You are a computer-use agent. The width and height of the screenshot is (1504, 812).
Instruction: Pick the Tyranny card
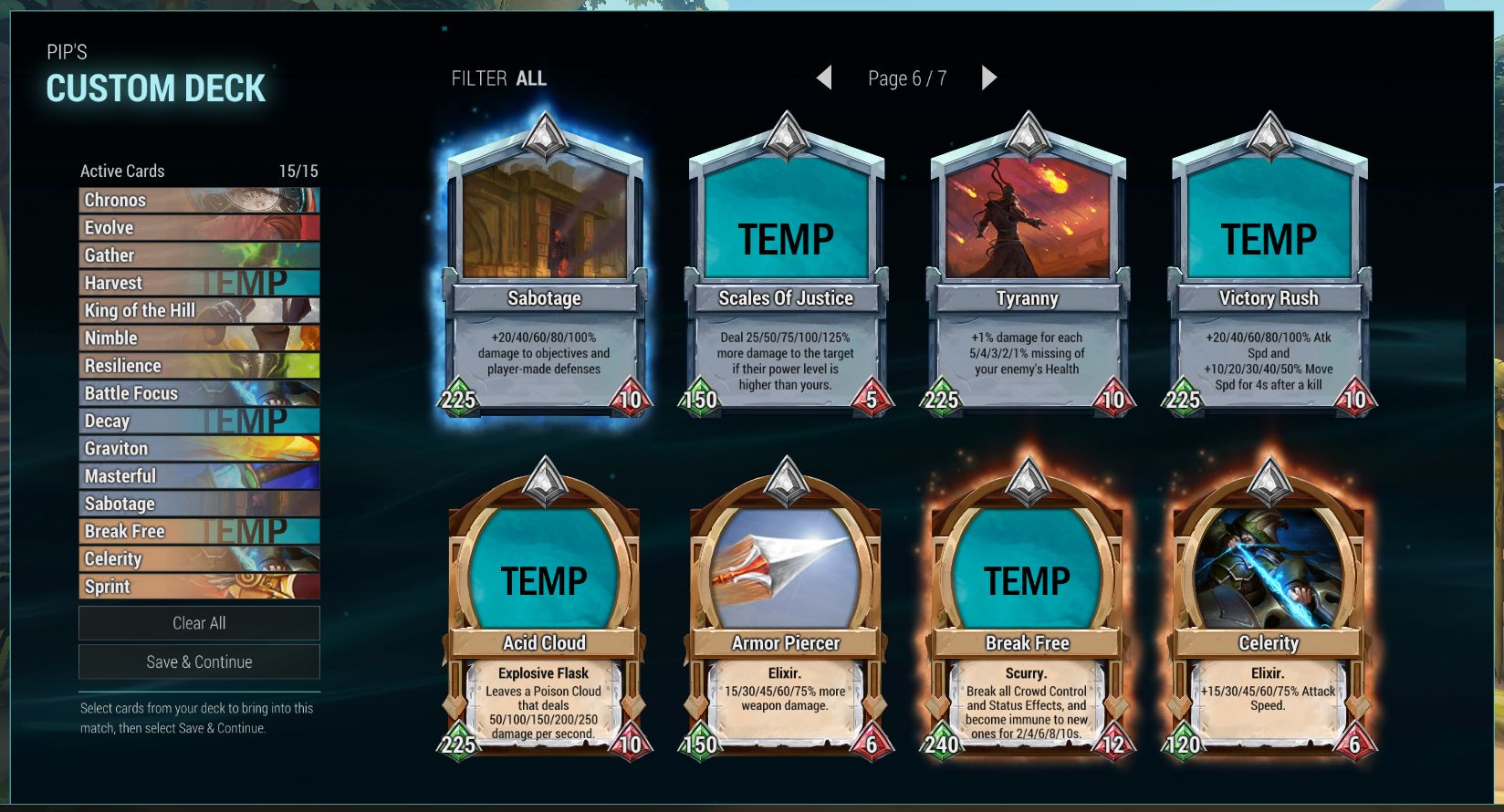(1028, 274)
